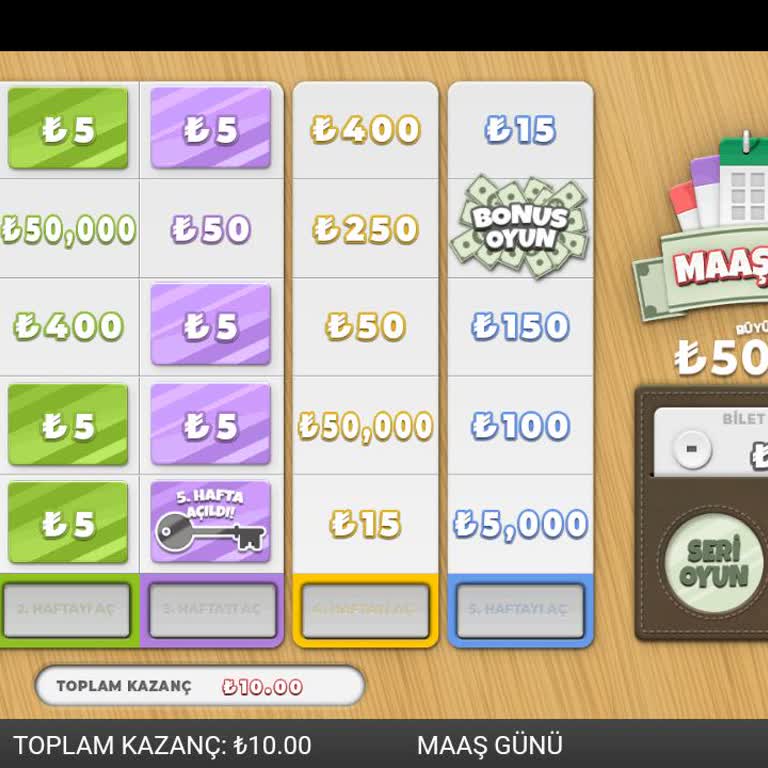Select the blue ₺100 tile
This screenshot has width=768, height=768.
tap(520, 426)
